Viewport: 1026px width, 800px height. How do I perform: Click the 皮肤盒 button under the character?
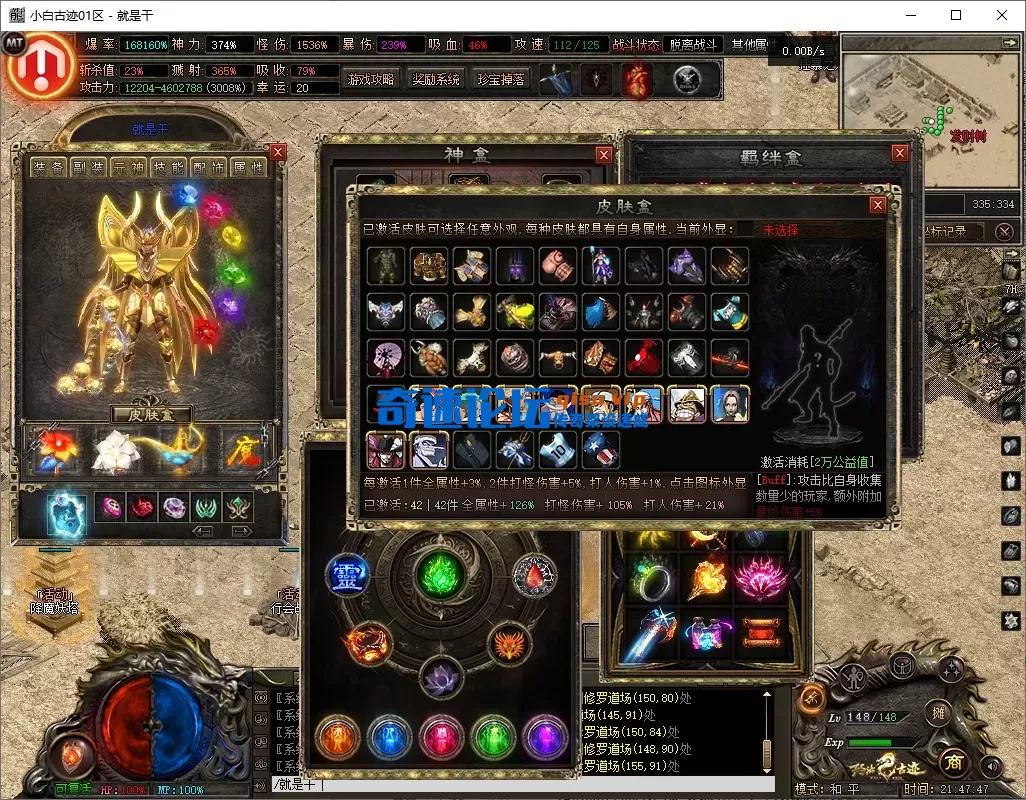click(x=151, y=413)
